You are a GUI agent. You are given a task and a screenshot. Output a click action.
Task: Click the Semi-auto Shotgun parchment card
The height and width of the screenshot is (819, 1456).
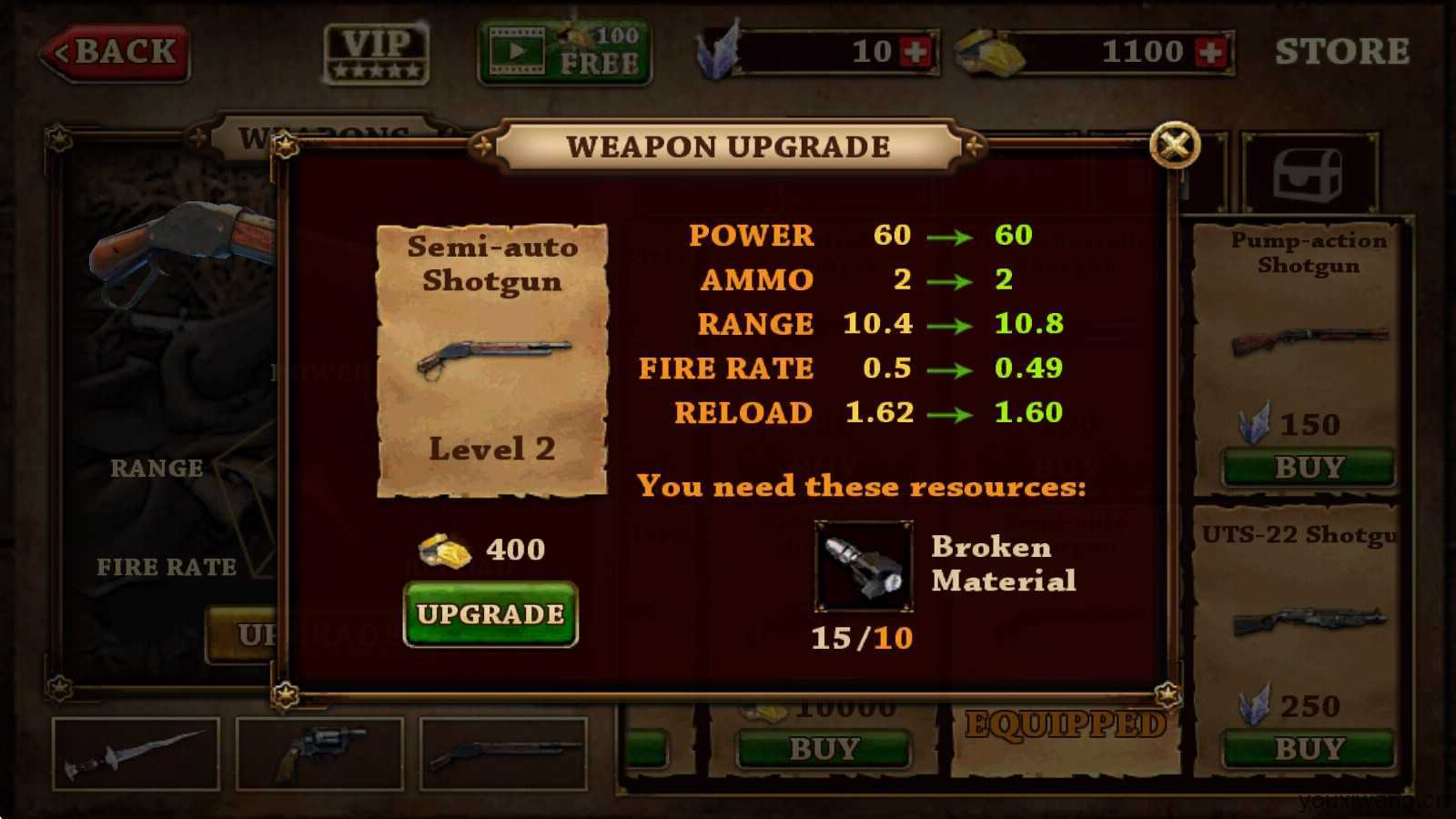click(491, 360)
